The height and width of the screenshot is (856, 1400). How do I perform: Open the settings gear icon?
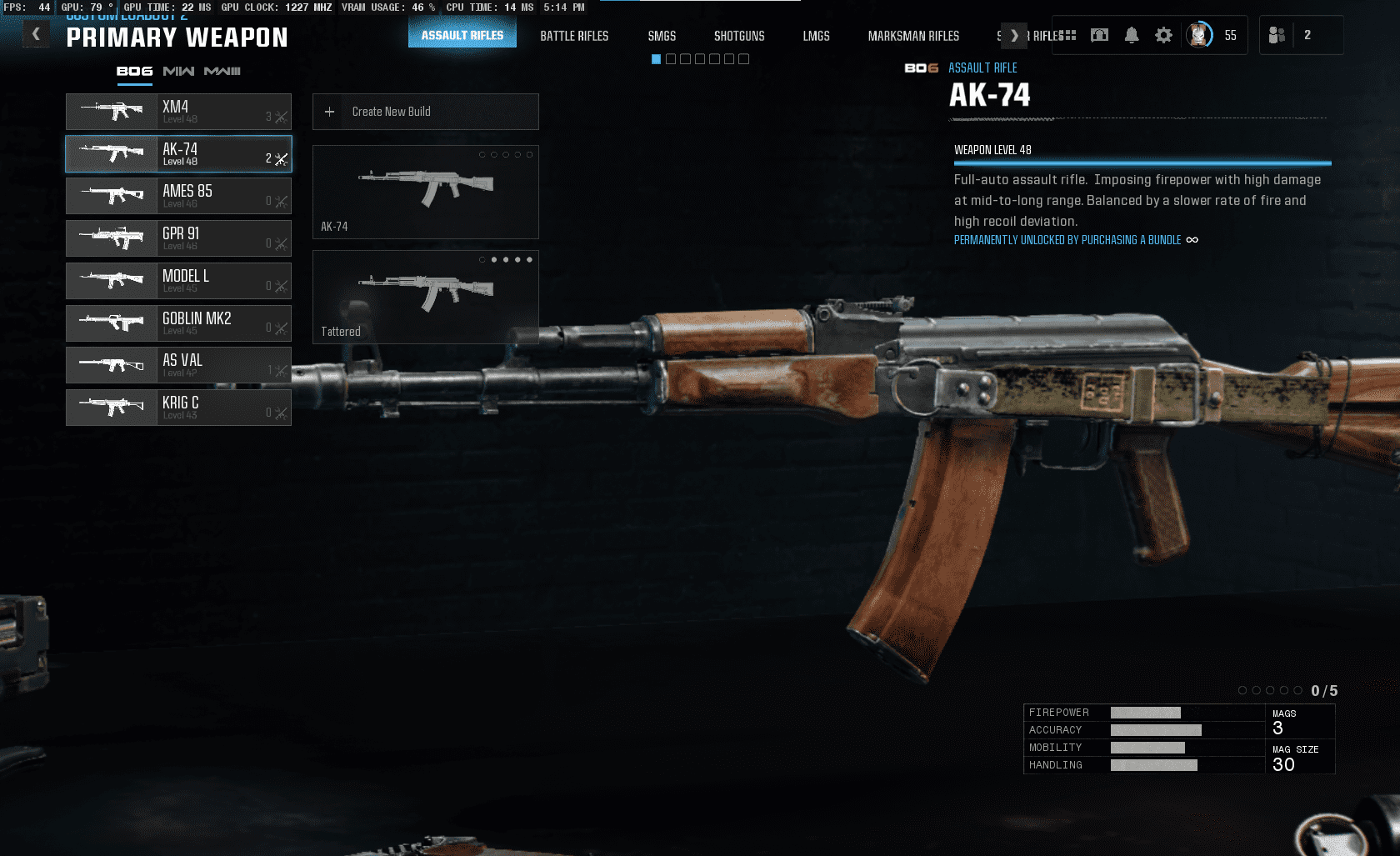point(1163,35)
